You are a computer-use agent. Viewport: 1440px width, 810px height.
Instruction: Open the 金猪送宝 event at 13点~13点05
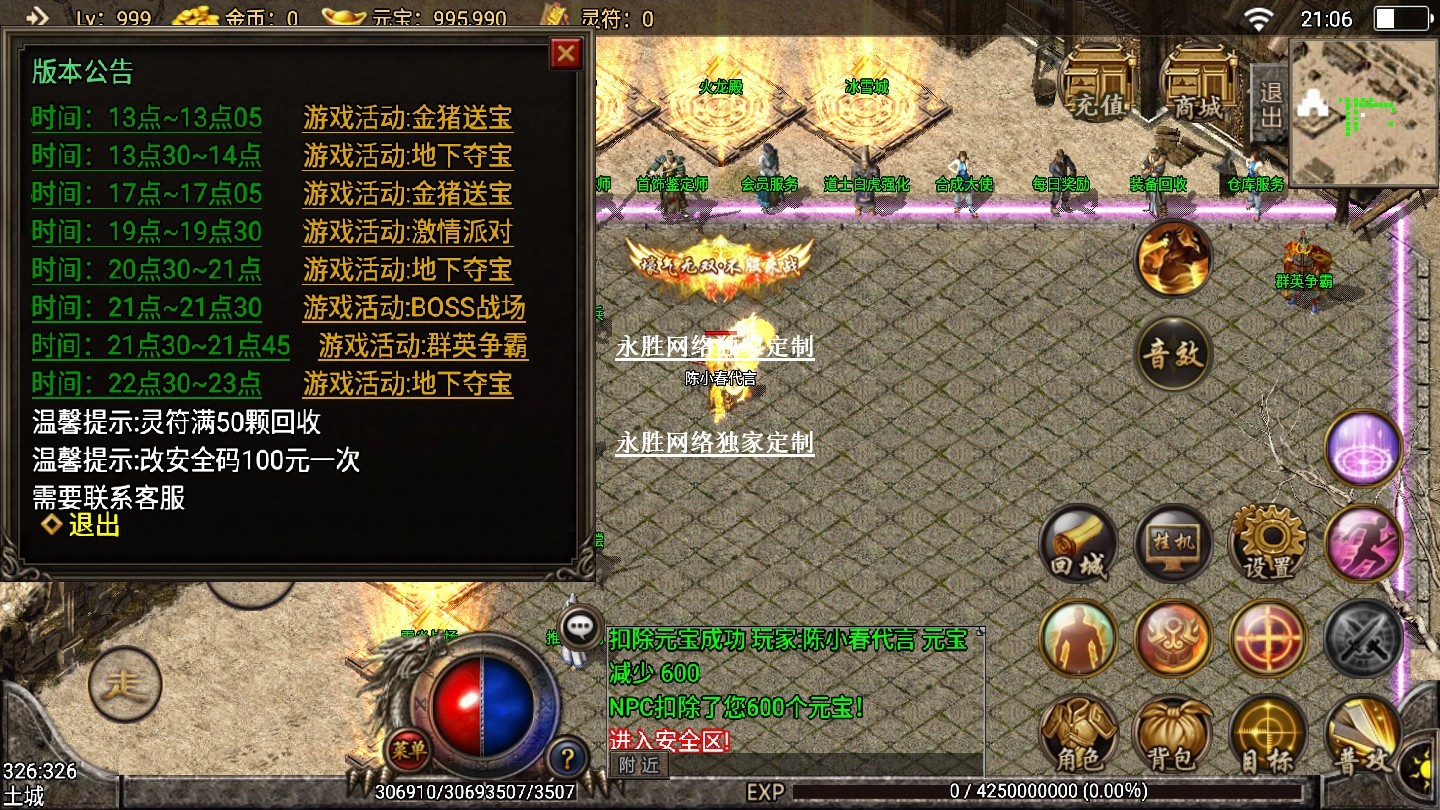(407, 118)
